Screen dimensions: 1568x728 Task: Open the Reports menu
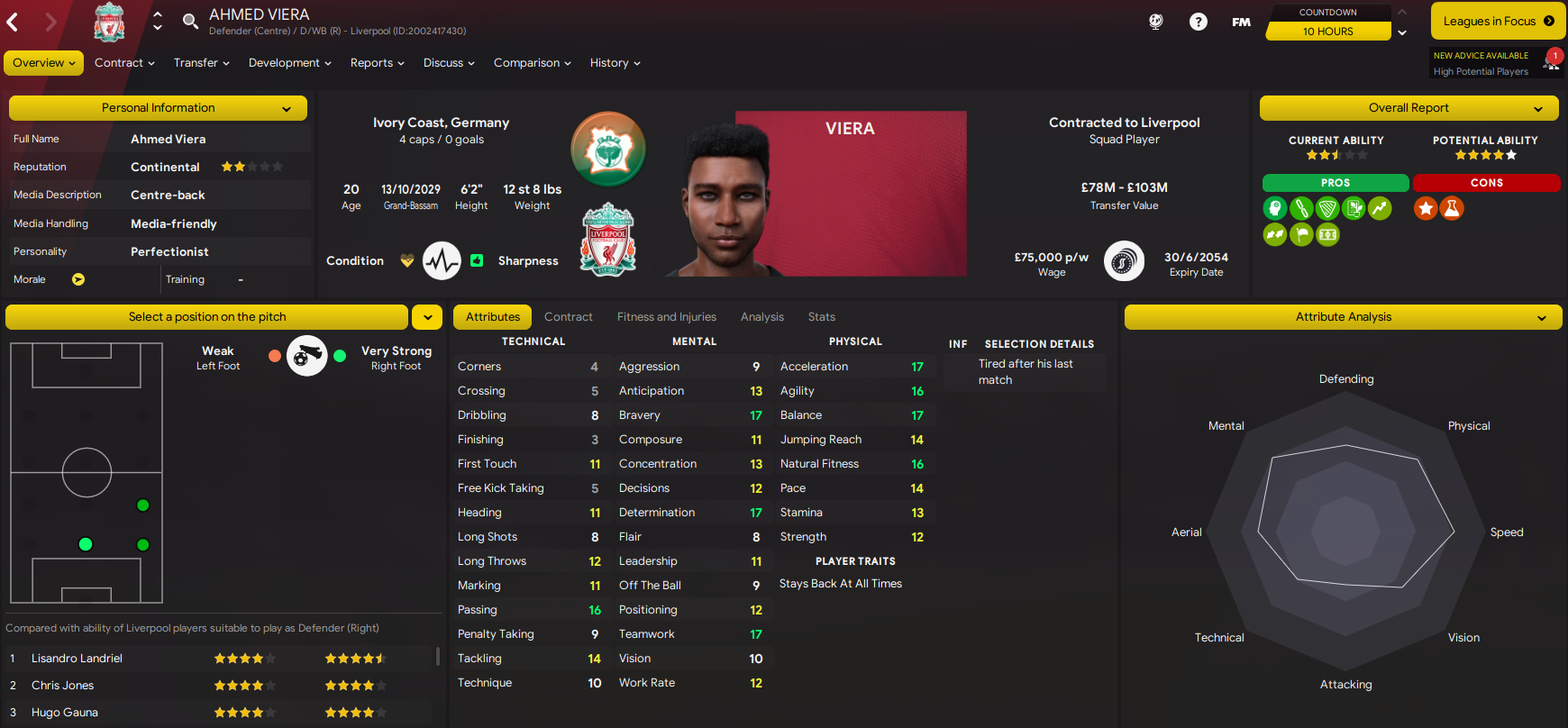coord(377,63)
